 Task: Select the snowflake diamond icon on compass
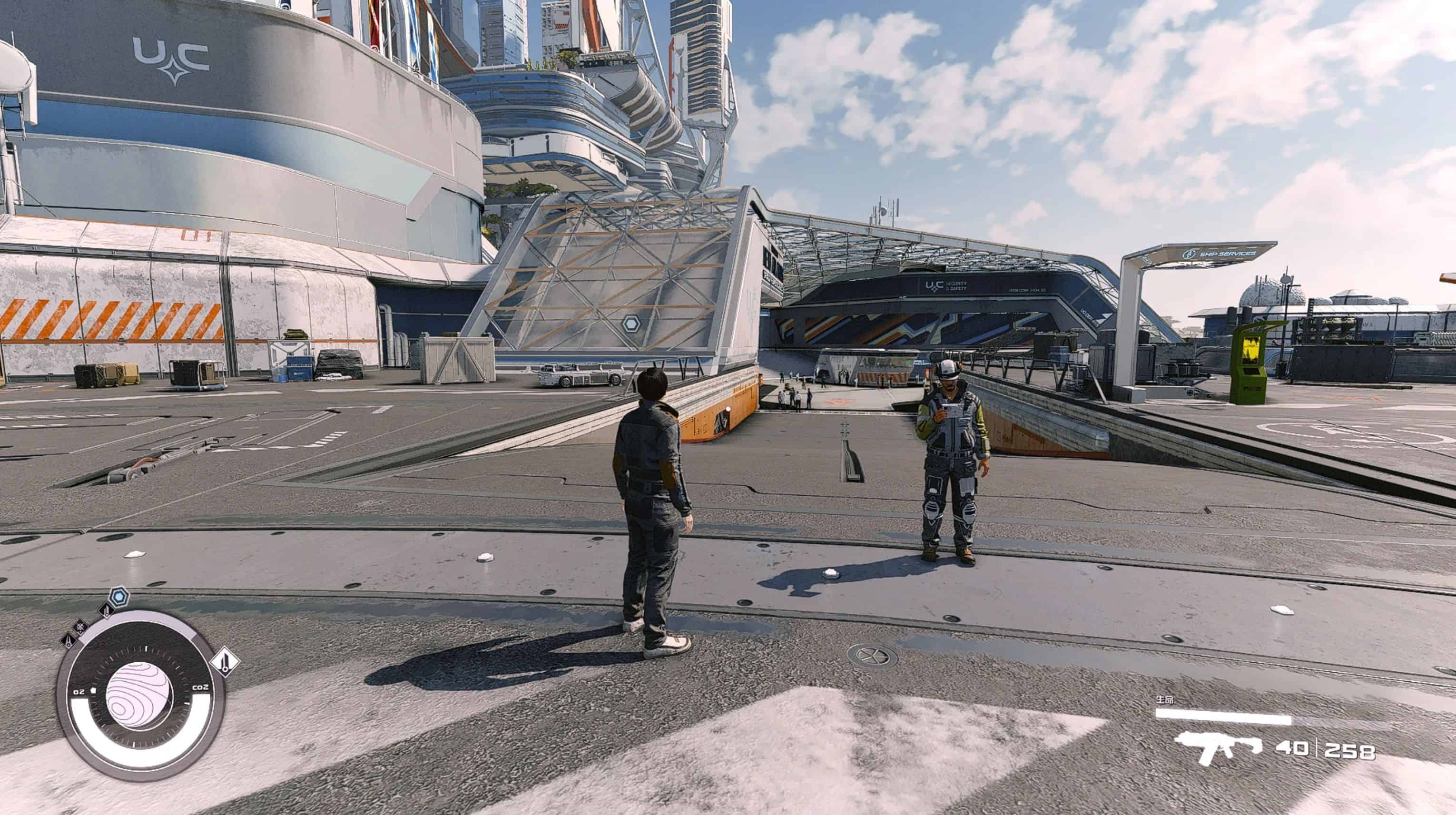click(80, 626)
